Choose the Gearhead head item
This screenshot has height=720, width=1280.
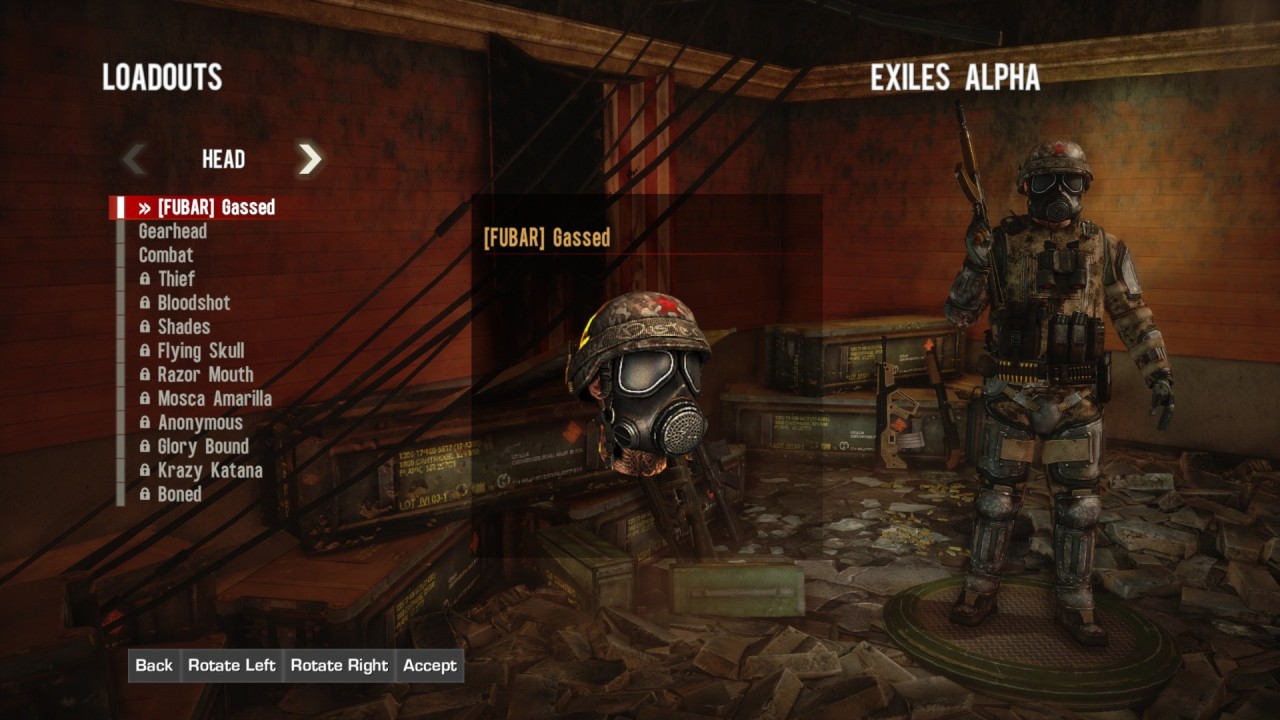click(x=173, y=232)
